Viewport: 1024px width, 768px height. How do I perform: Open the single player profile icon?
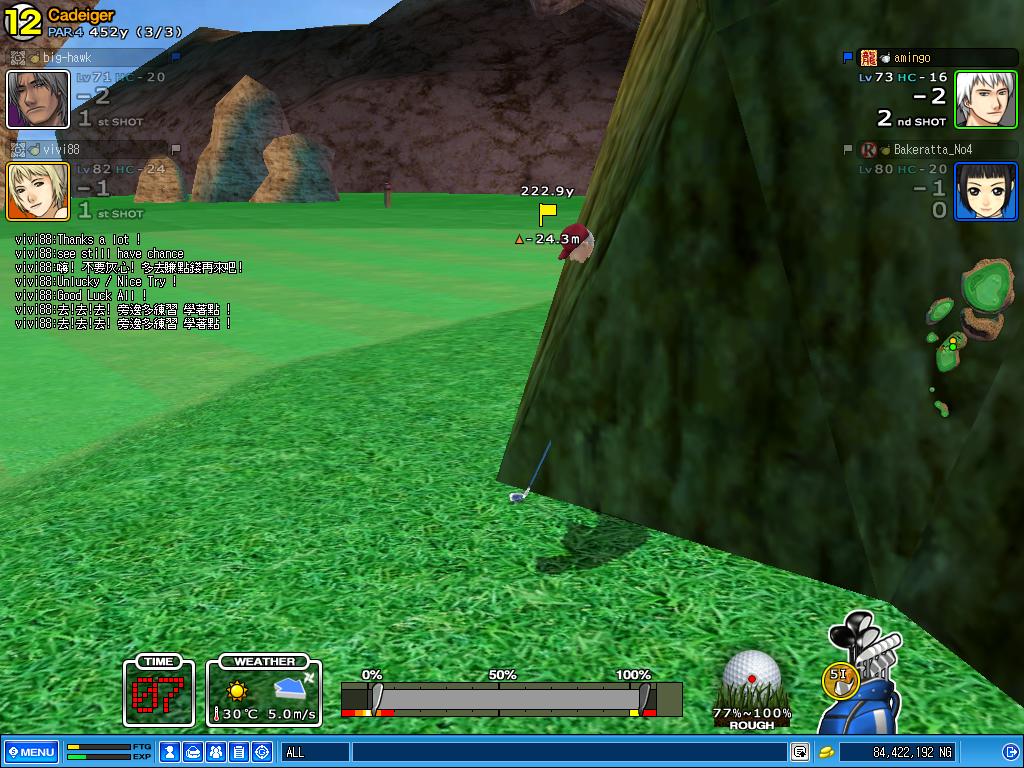(x=171, y=752)
